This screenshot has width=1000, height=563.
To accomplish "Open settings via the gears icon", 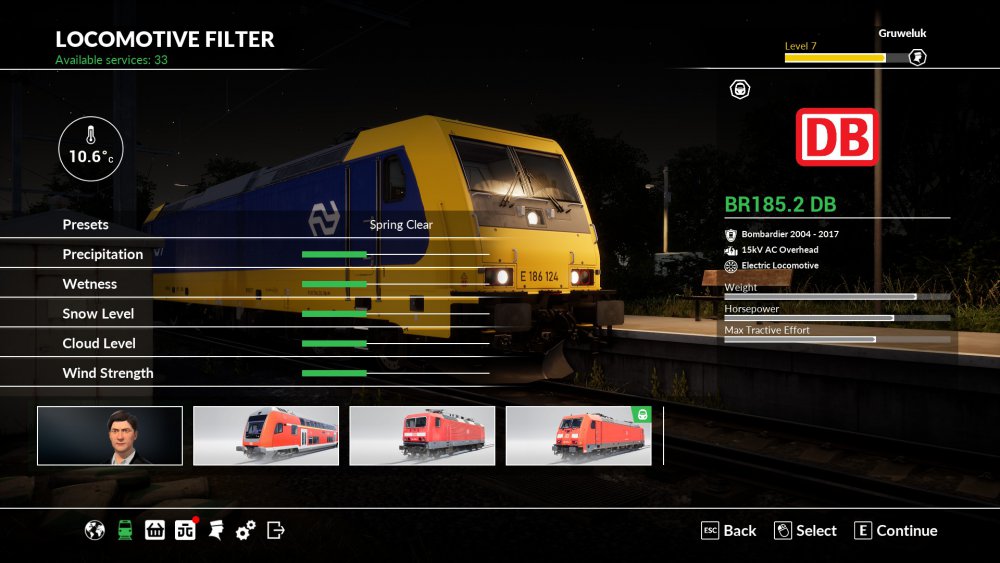I will [246, 530].
